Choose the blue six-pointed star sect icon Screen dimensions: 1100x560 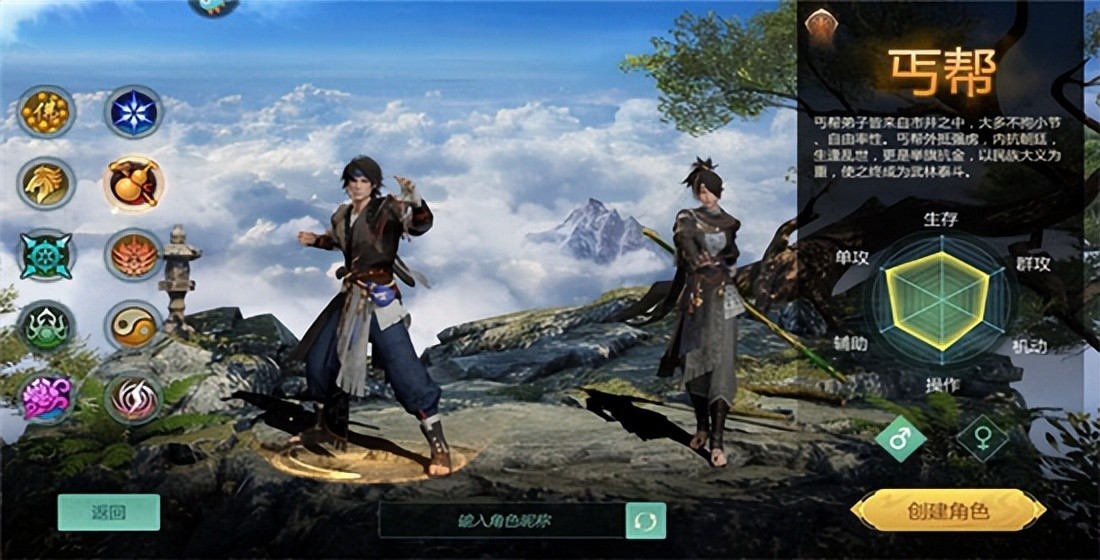(134, 112)
